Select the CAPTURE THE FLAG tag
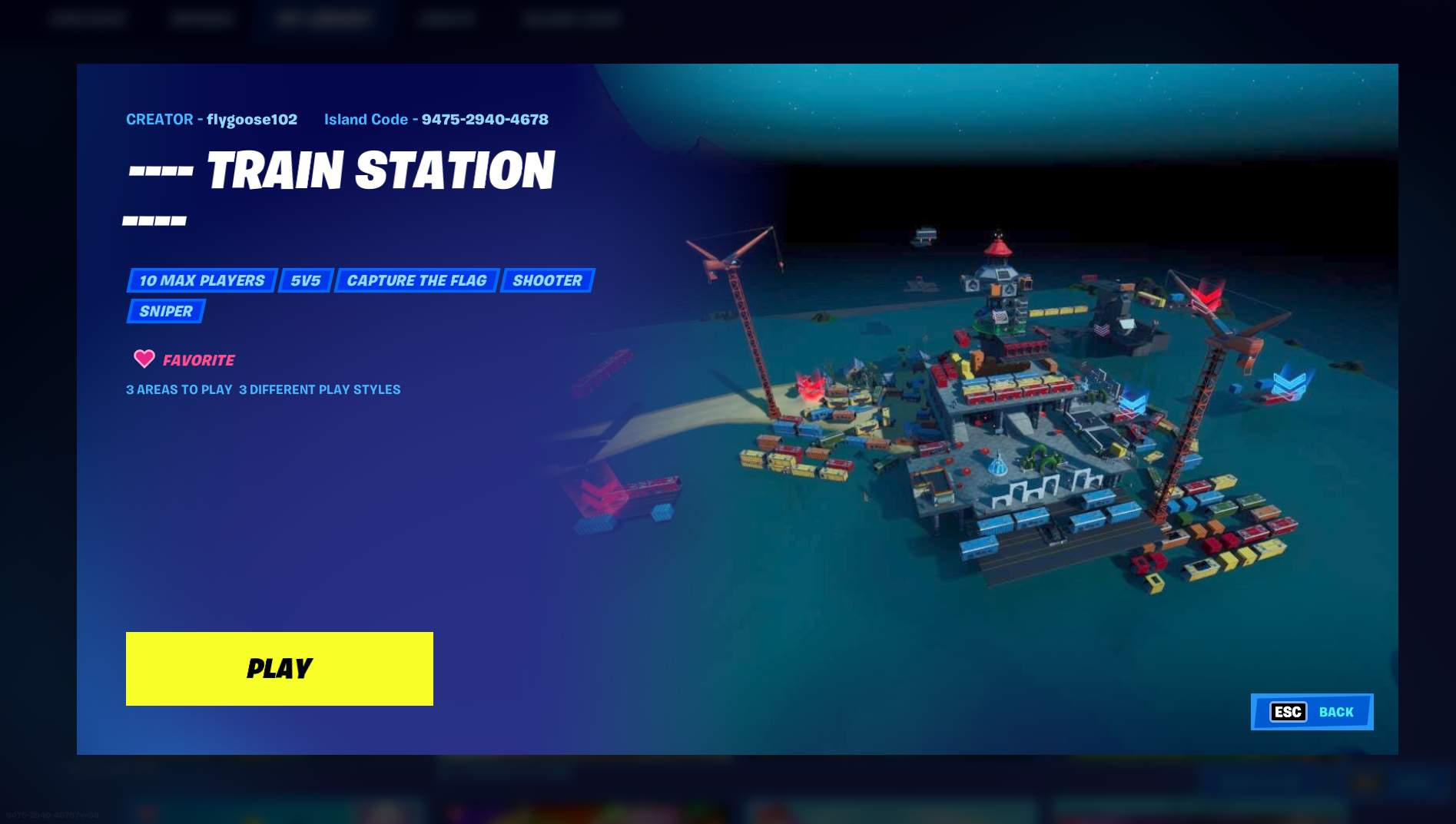The width and height of the screenshot is (1456, 824). (416, 280)
